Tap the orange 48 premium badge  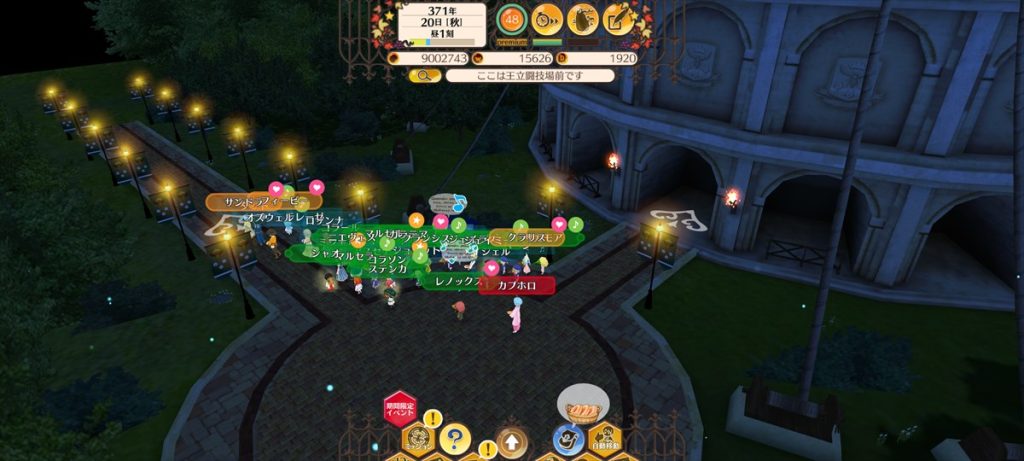click(512, 19)
